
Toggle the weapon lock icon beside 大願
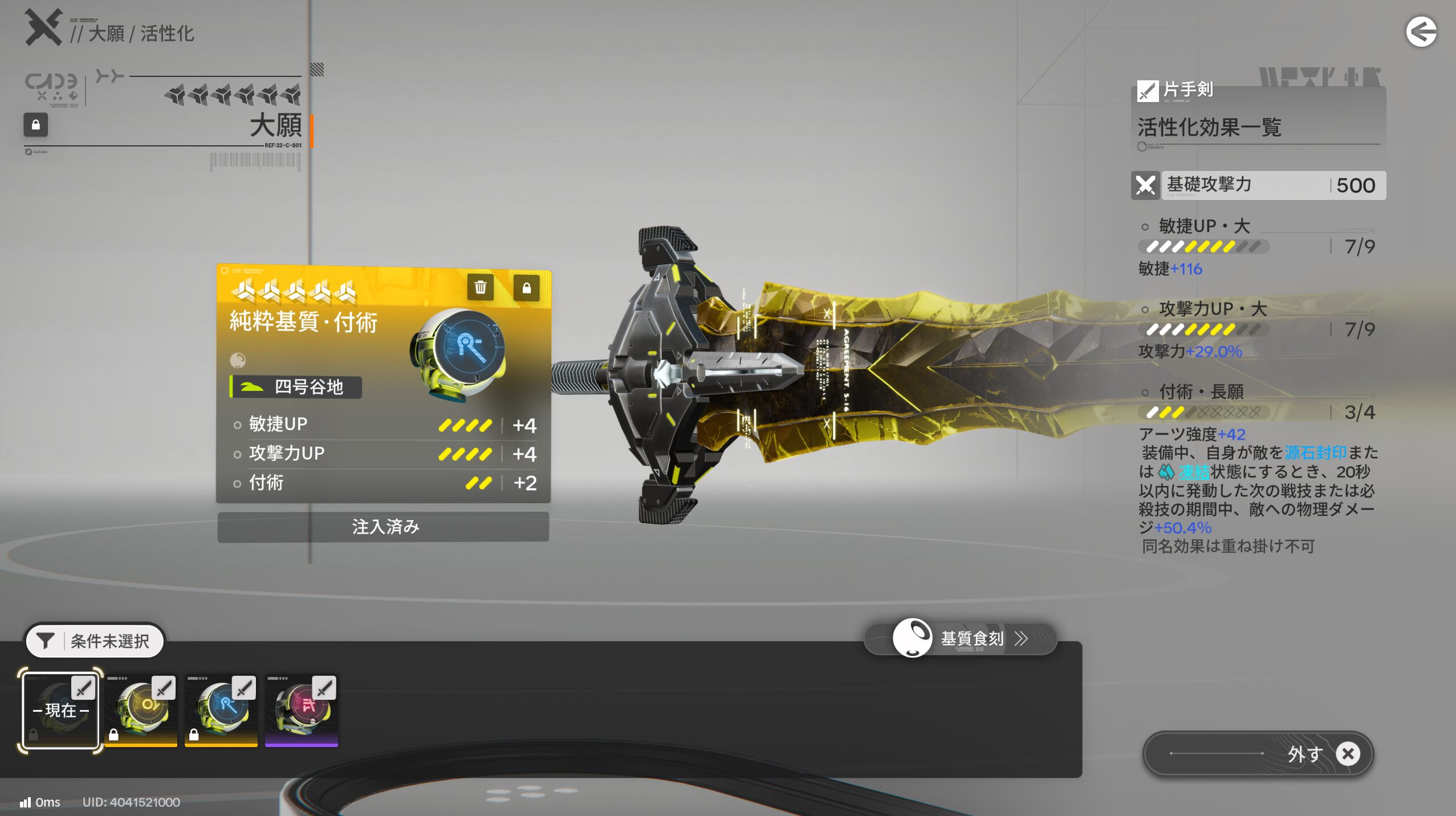(x=35, y=125)
